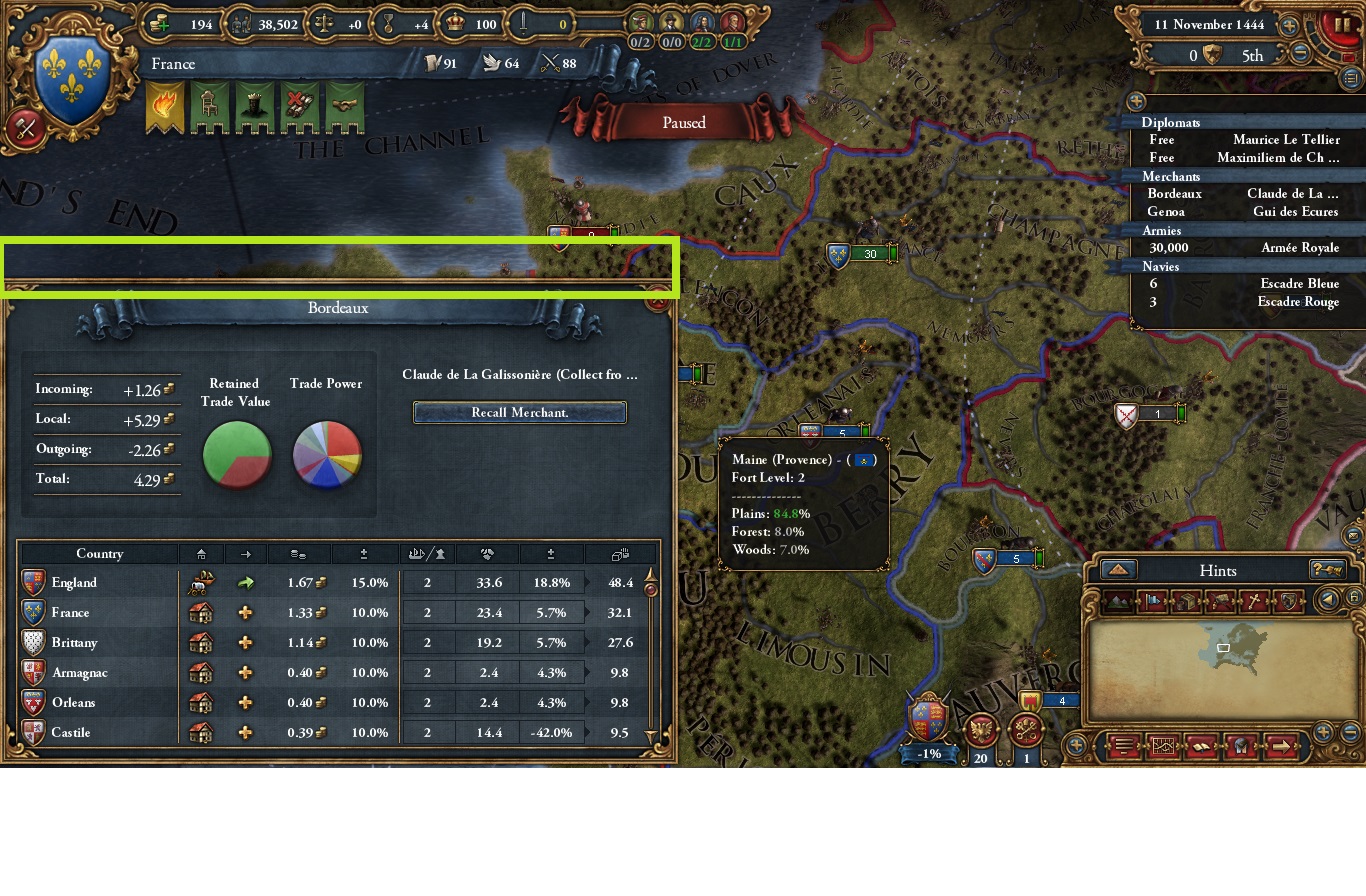Open the political mapmode icon
The height and width of the screenshot is (896, 1366).
(1152, 601)
